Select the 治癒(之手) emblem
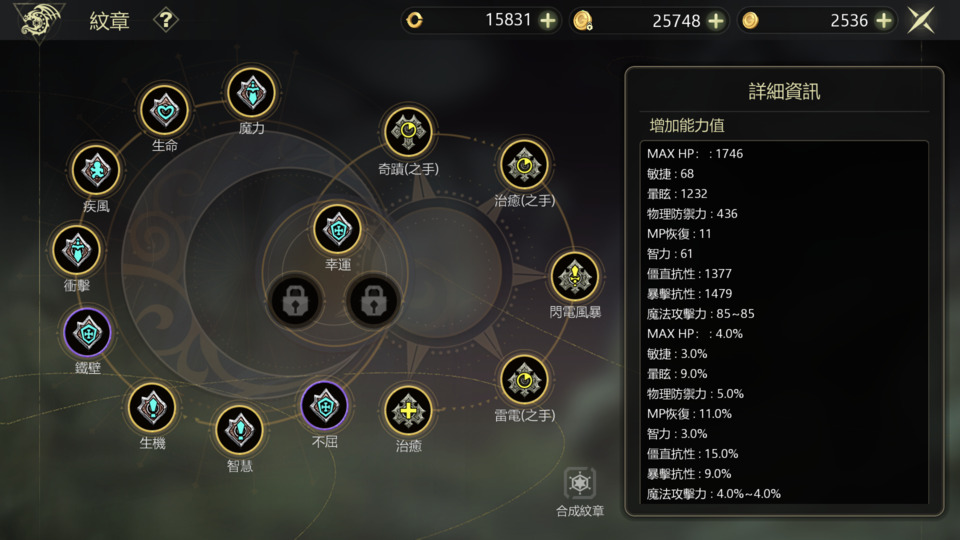This screenshot has height=540, width=960. click(x=524, y=164)
